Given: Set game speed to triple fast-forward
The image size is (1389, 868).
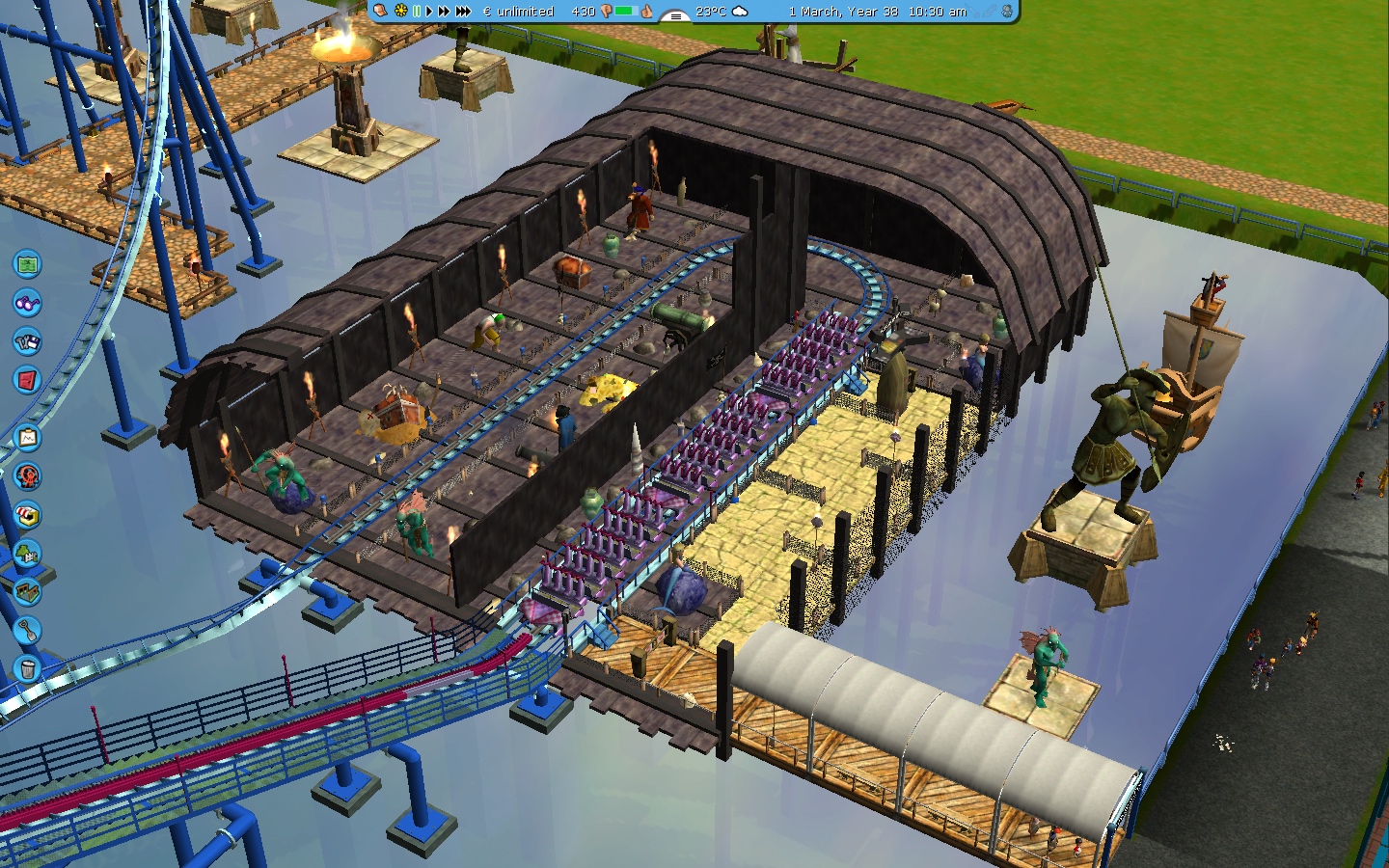Looking at the screenshot, I should pos(463,12).
